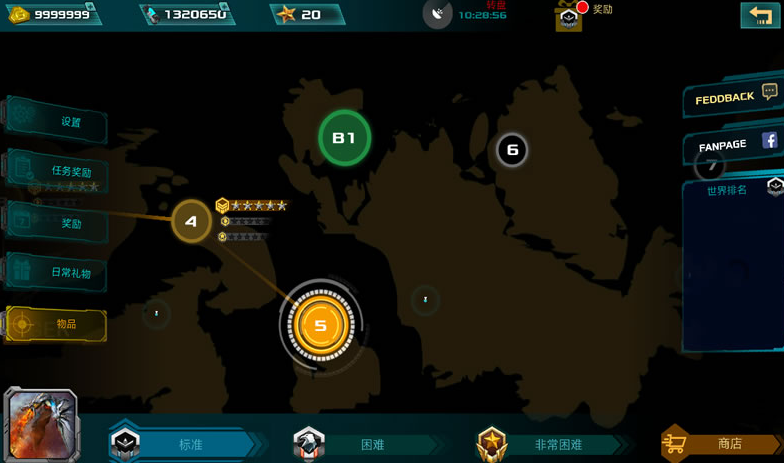Open the FEDDBACK feedback button
The image size is (784, 463).
pos(731,97)
